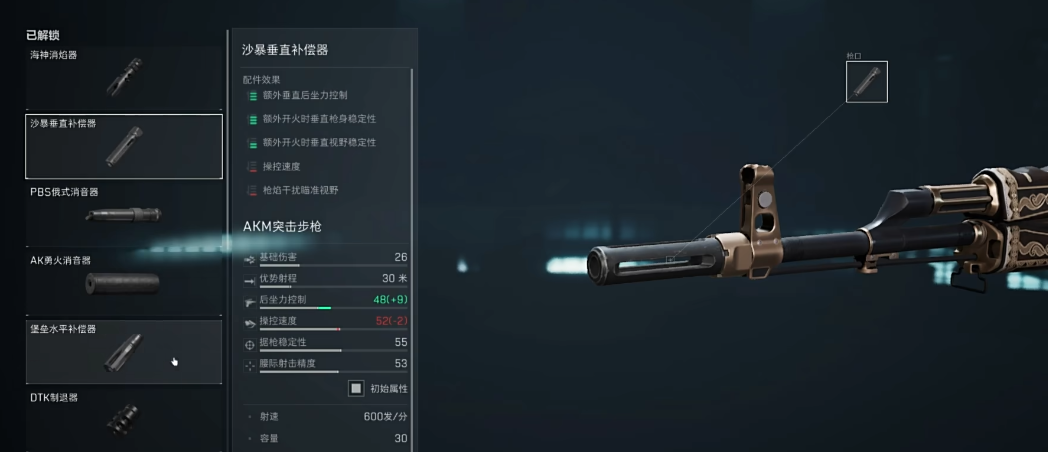Toggle the 初始属性 checkbox

(356, 388)
